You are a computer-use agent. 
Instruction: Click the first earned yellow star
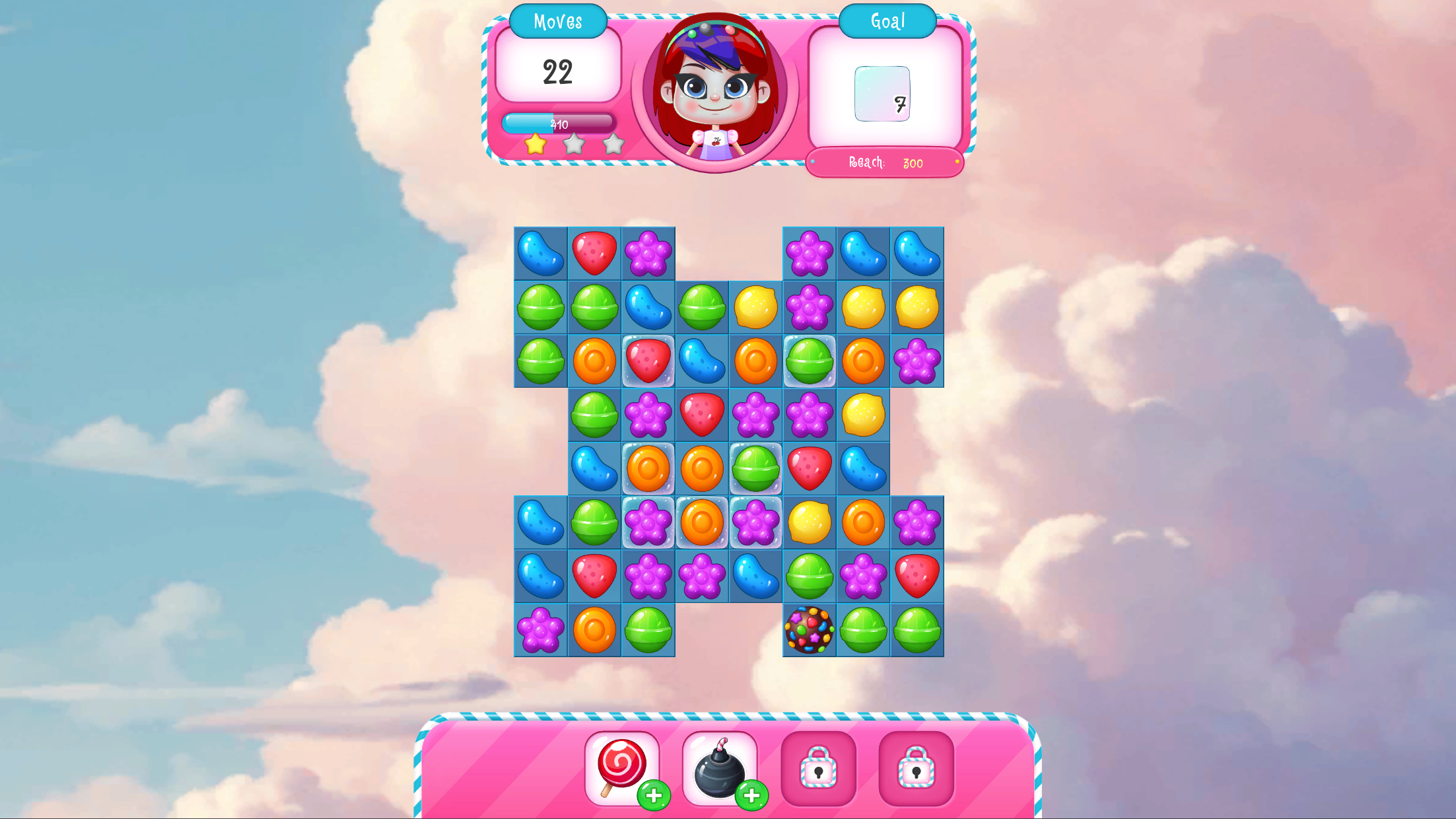point(536,145)
